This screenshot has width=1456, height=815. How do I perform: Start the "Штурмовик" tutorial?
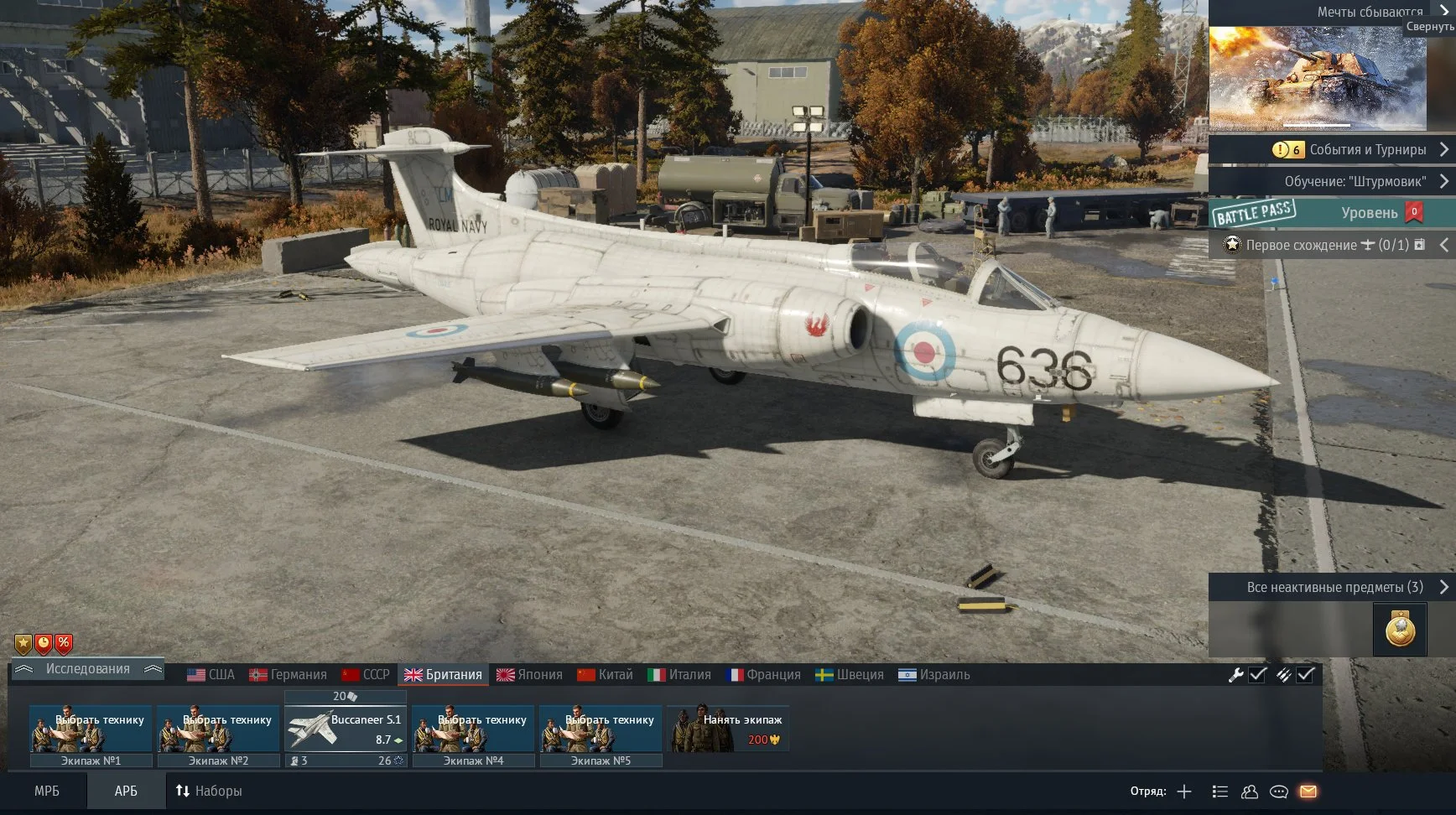(x=1355, y=181)
